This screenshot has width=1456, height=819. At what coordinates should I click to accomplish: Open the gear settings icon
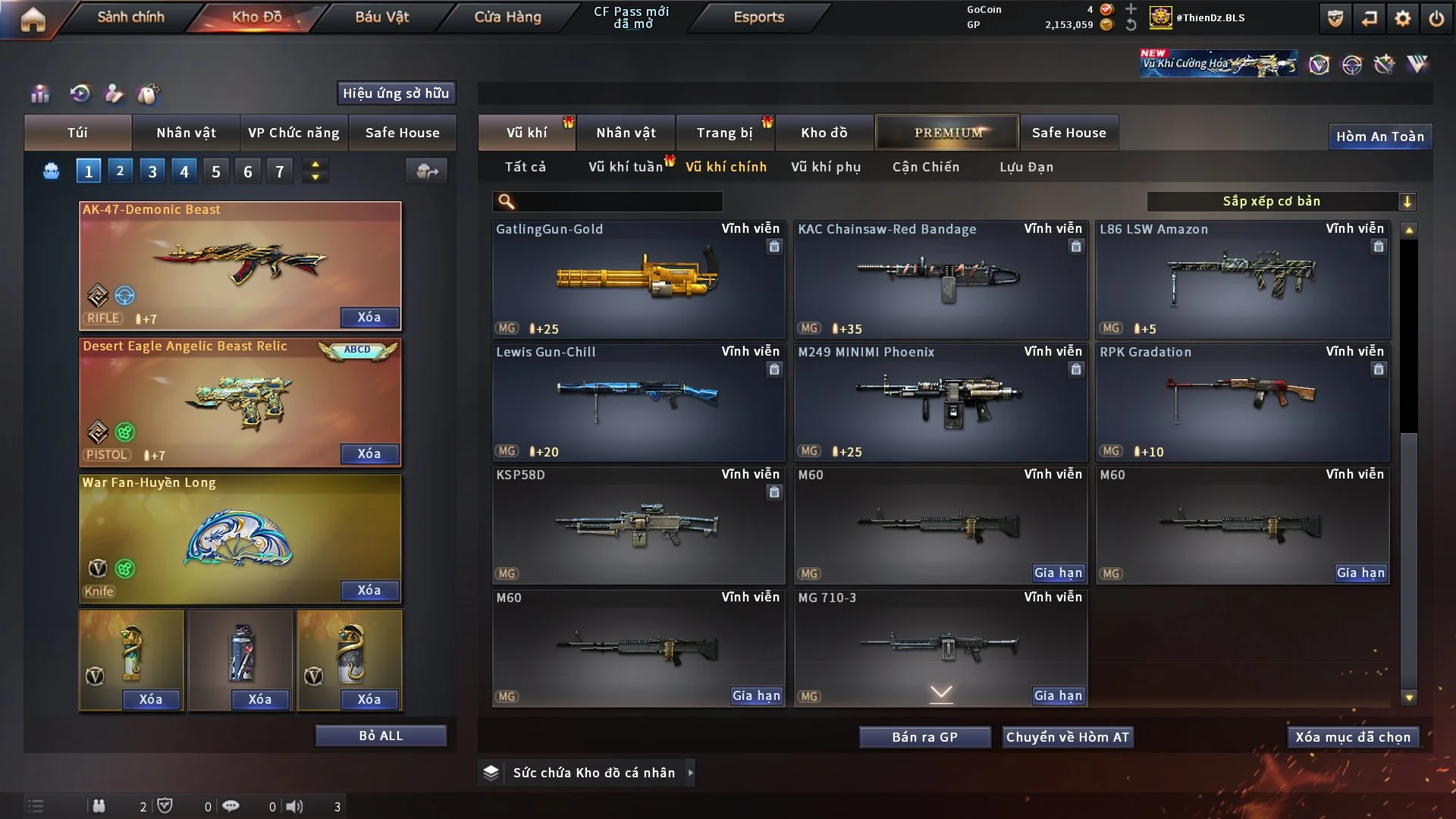click(1402, 18)
